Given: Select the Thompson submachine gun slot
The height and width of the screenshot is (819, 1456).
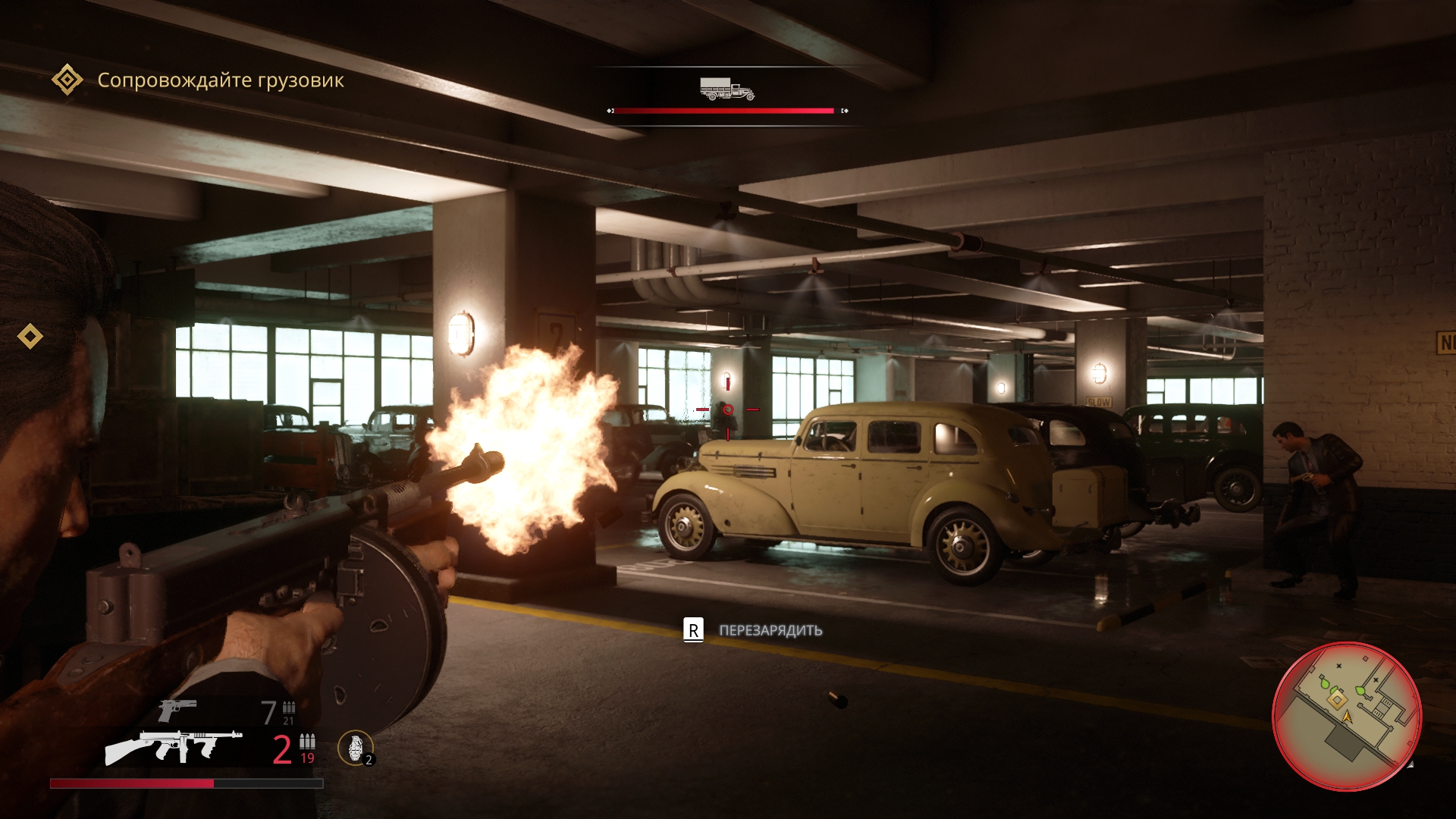Looking at the screenshot, I should [x=174, y=747].
